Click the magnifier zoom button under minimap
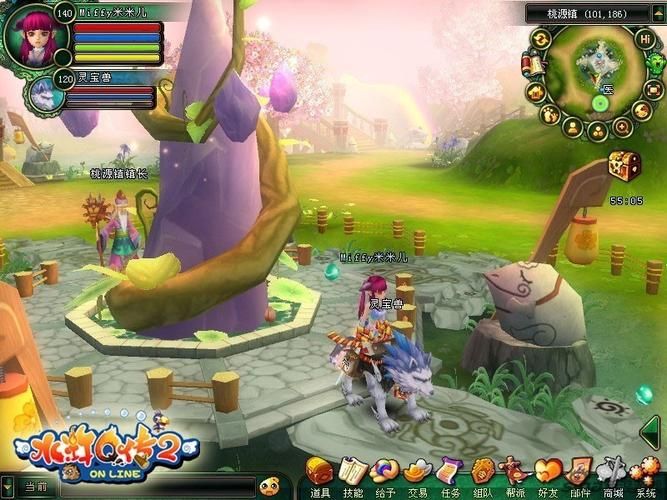Image resolution: width=667 pixels, height=500 pixels. pyautogui.click(x=621, y=127)
